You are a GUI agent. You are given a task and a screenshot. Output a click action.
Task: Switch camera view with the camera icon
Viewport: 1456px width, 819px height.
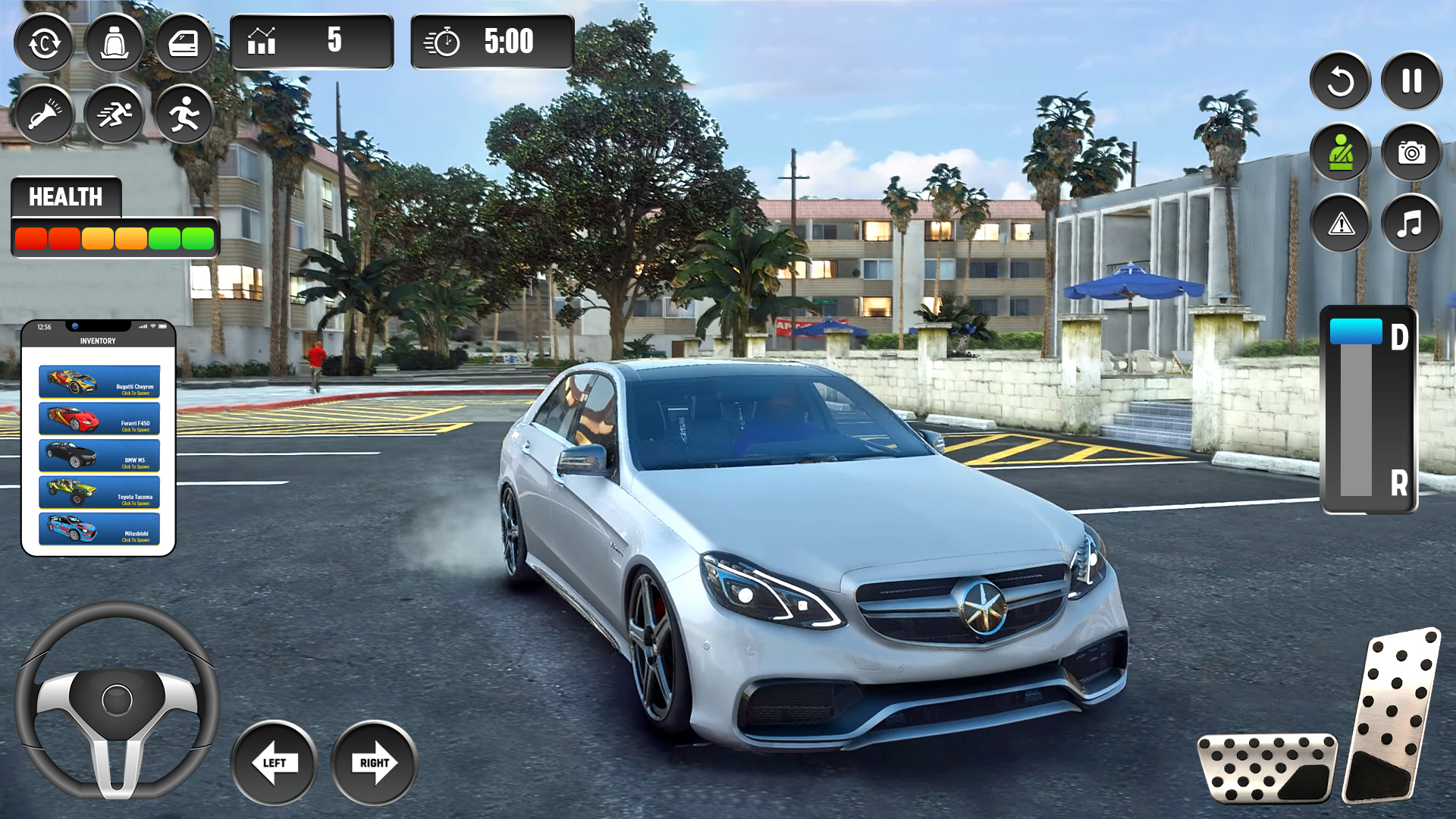tap(1410, 152)
